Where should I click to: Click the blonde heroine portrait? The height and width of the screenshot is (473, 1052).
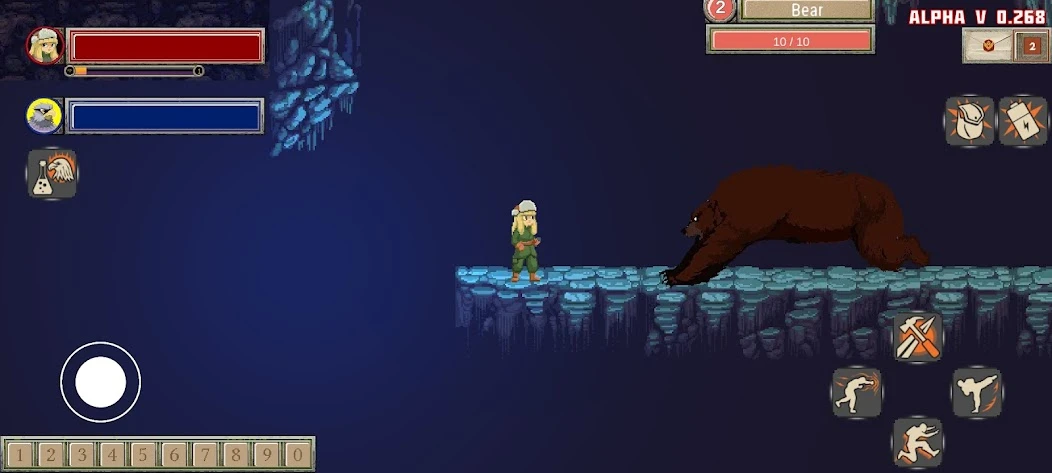45,46
